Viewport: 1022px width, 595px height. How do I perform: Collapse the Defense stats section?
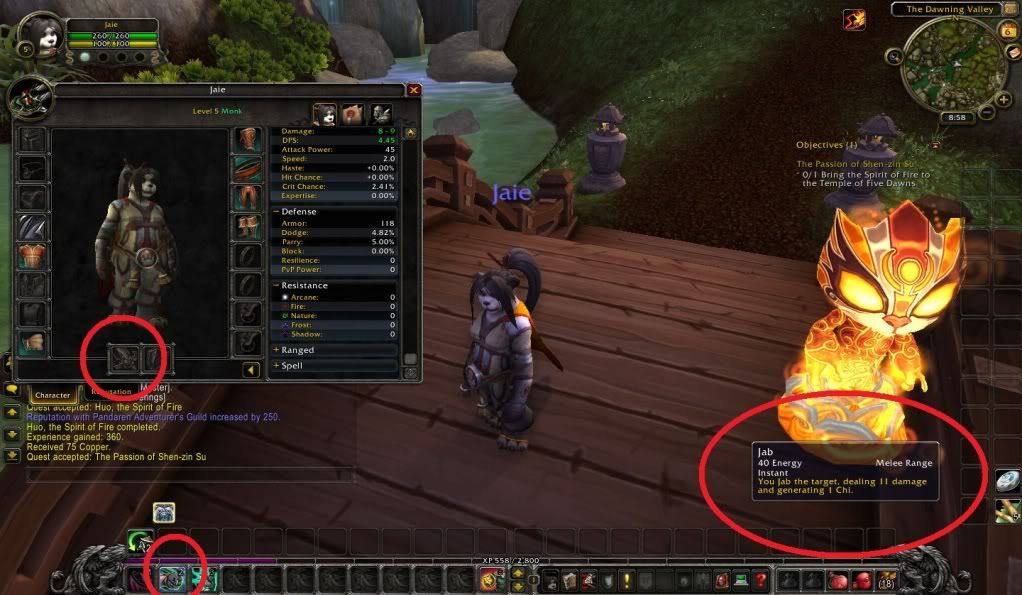(276, 211)
